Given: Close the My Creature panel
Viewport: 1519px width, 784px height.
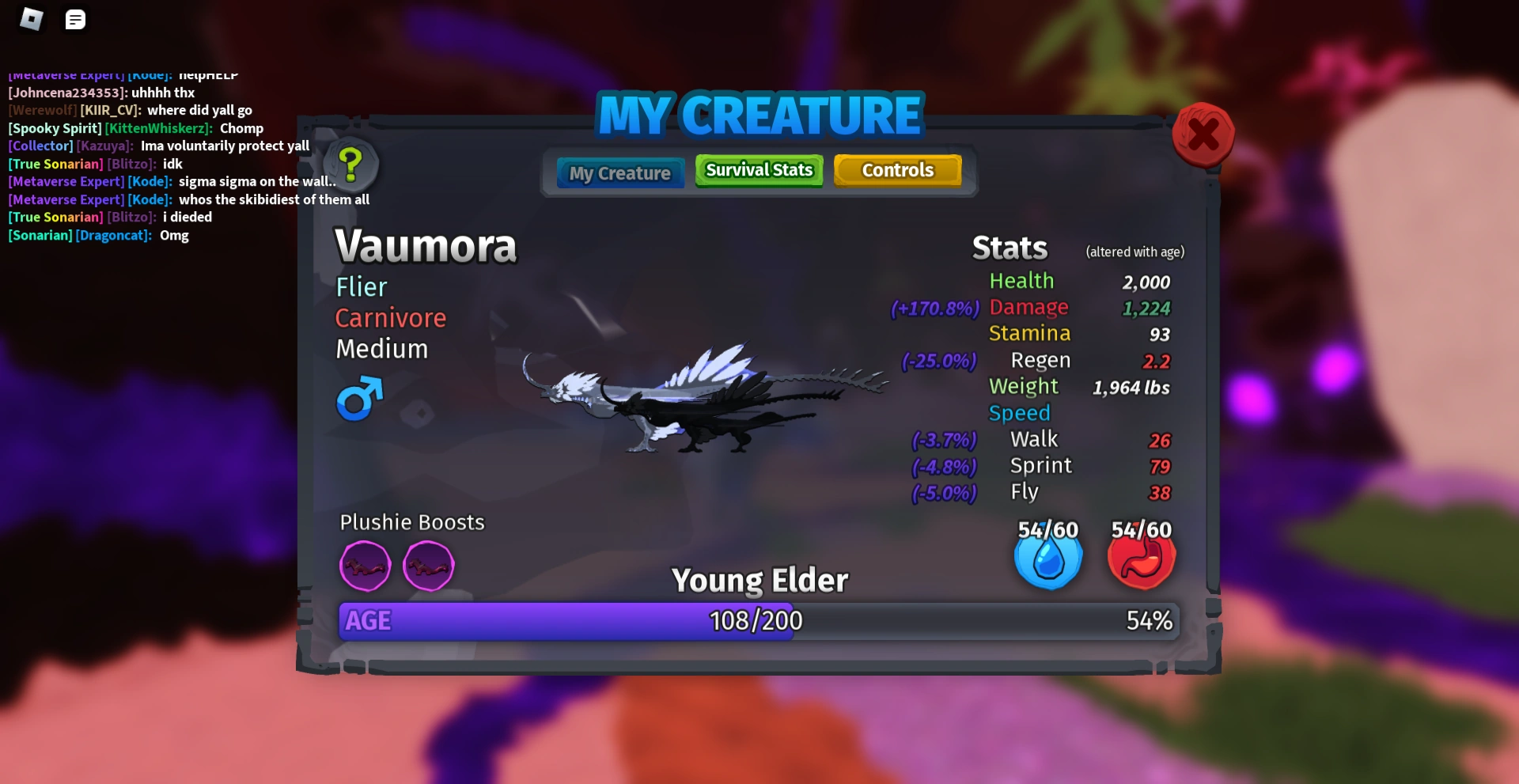Looking at the screenshot, I should (1203, 135).
